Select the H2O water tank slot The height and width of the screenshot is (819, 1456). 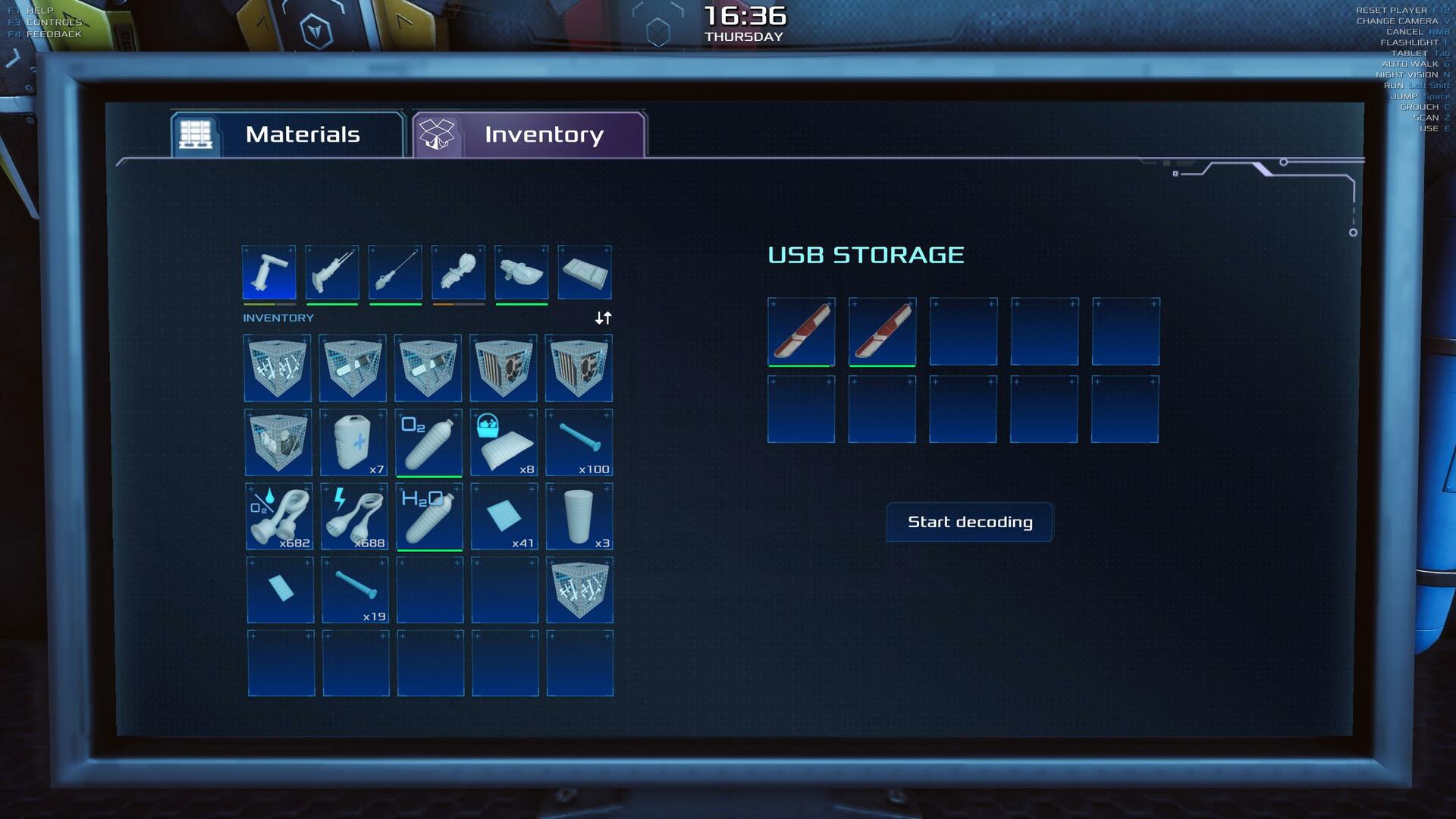point(429,516)
